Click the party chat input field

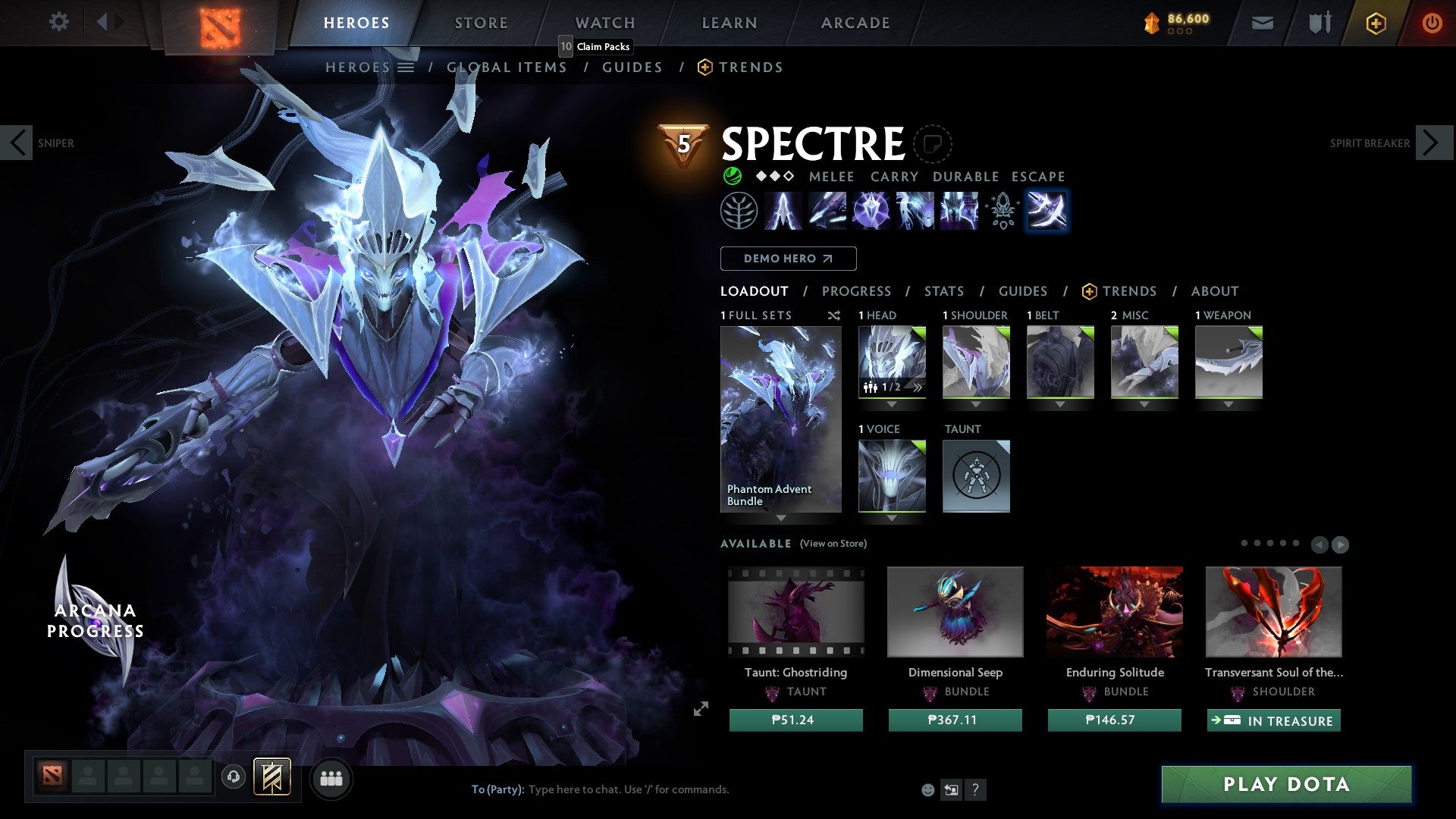click(629, 789)
